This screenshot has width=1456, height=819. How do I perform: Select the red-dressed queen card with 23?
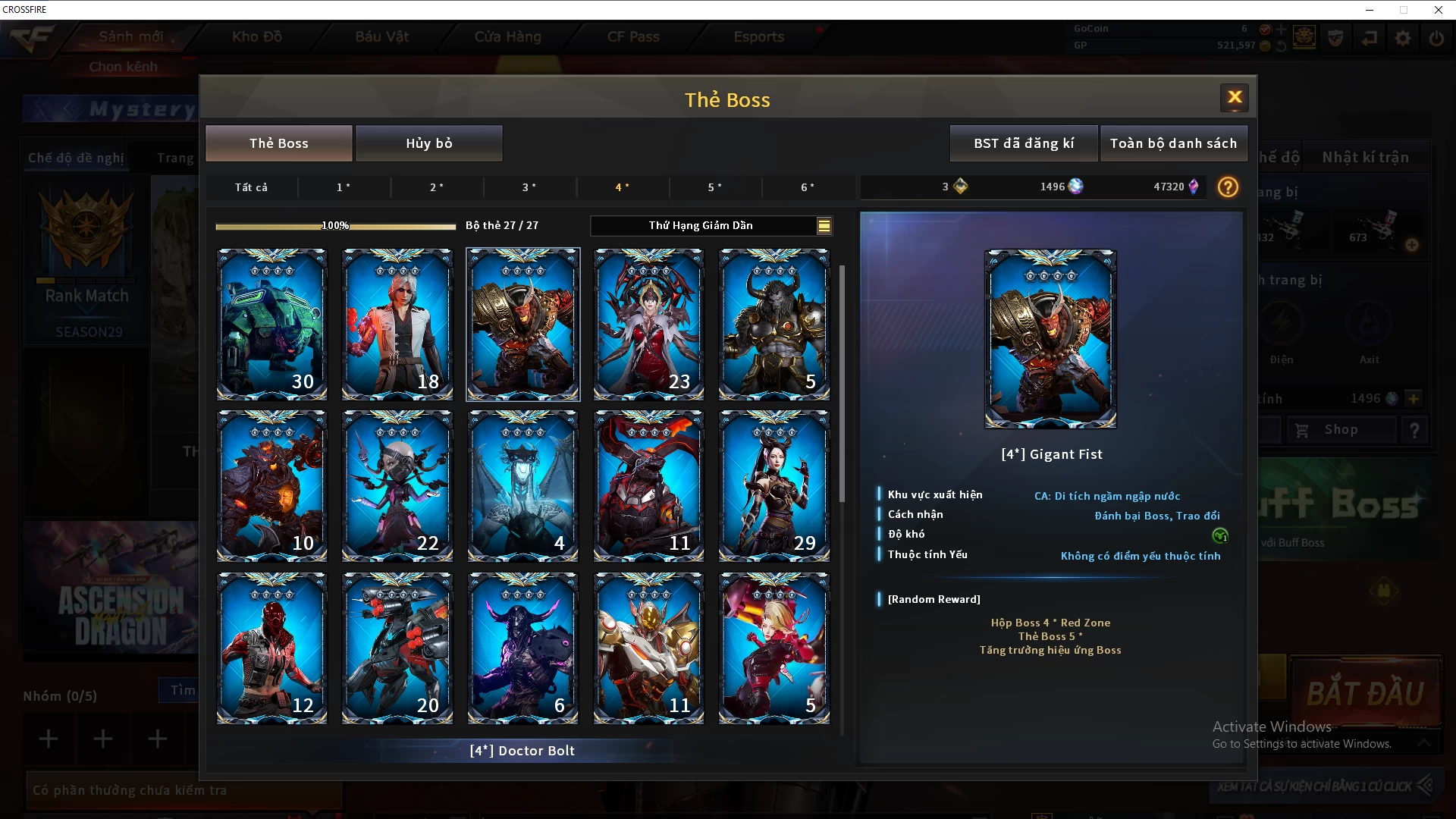[x=648, y=324]
